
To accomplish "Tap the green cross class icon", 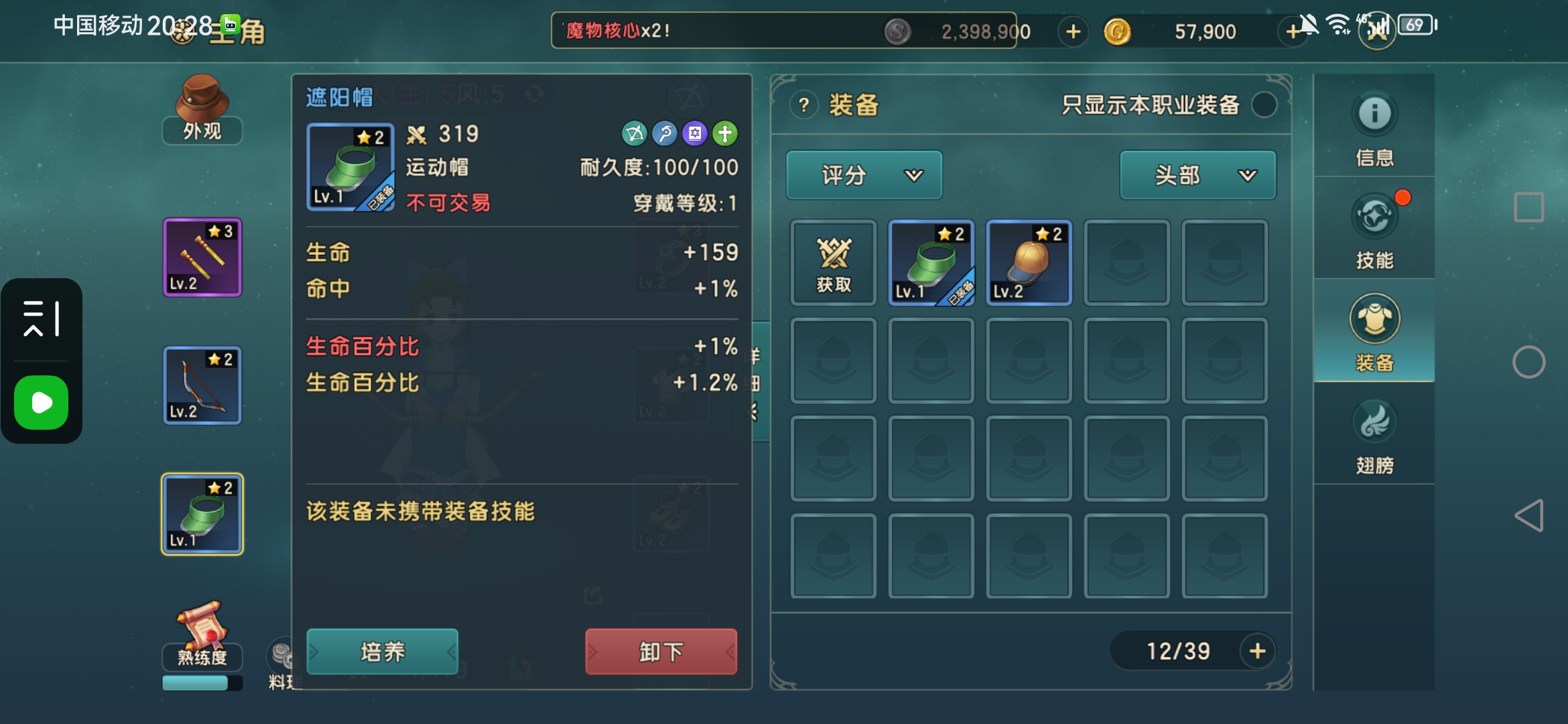I will [726, 134].
